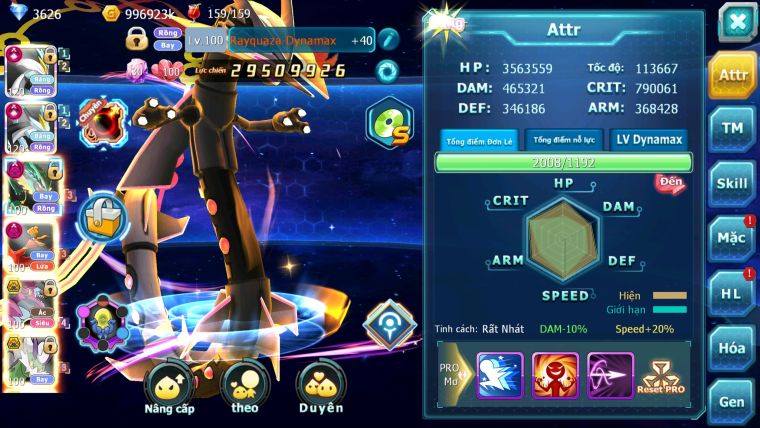Screen dimensions: 760x428
Task: Click the pencil rename icon beside Rayquaza Dynamax
Action: (x=388, y=40)
